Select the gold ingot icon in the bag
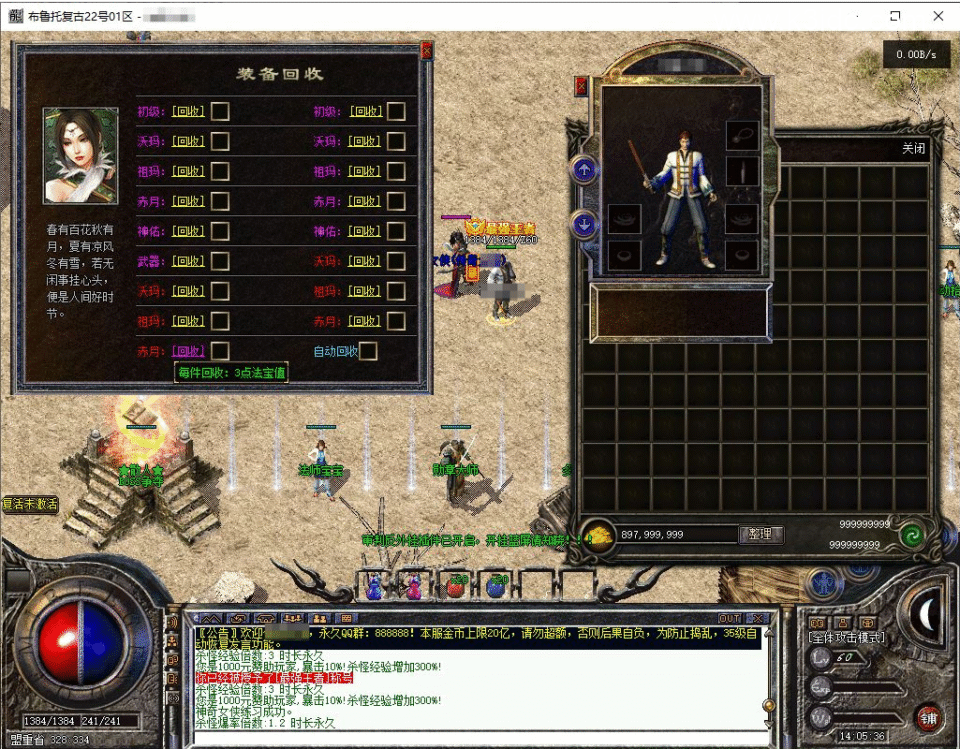Viewport: 960px width, 749px height. click(x=598, y=534)
